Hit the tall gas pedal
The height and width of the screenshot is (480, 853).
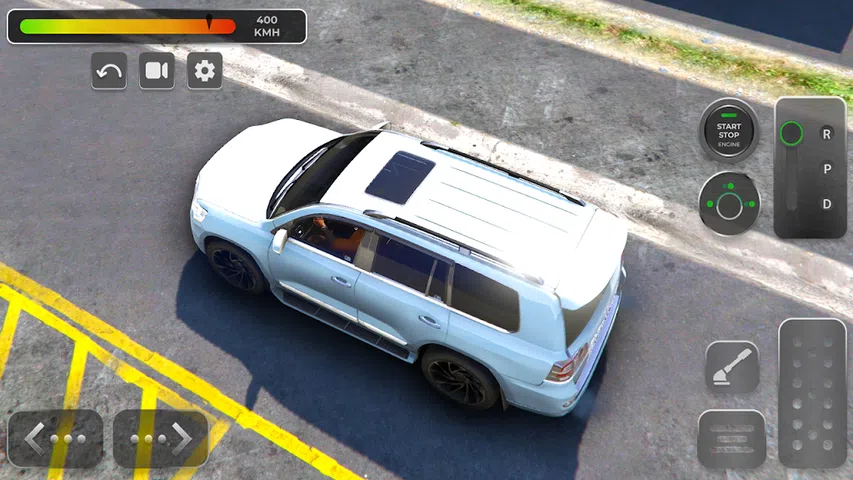click(812, 393)
